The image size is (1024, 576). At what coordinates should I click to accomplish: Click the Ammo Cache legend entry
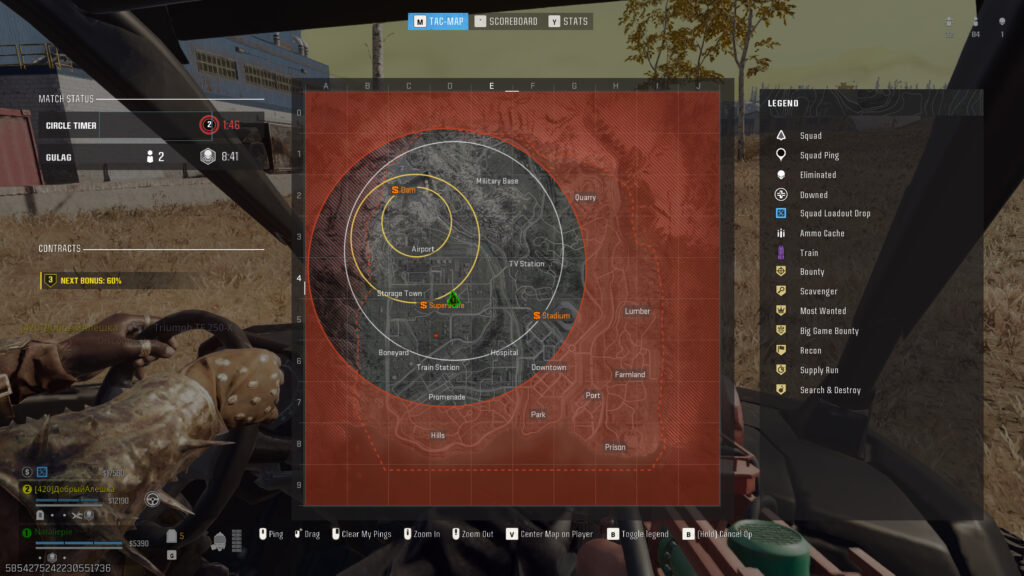[x=821, y=233]
